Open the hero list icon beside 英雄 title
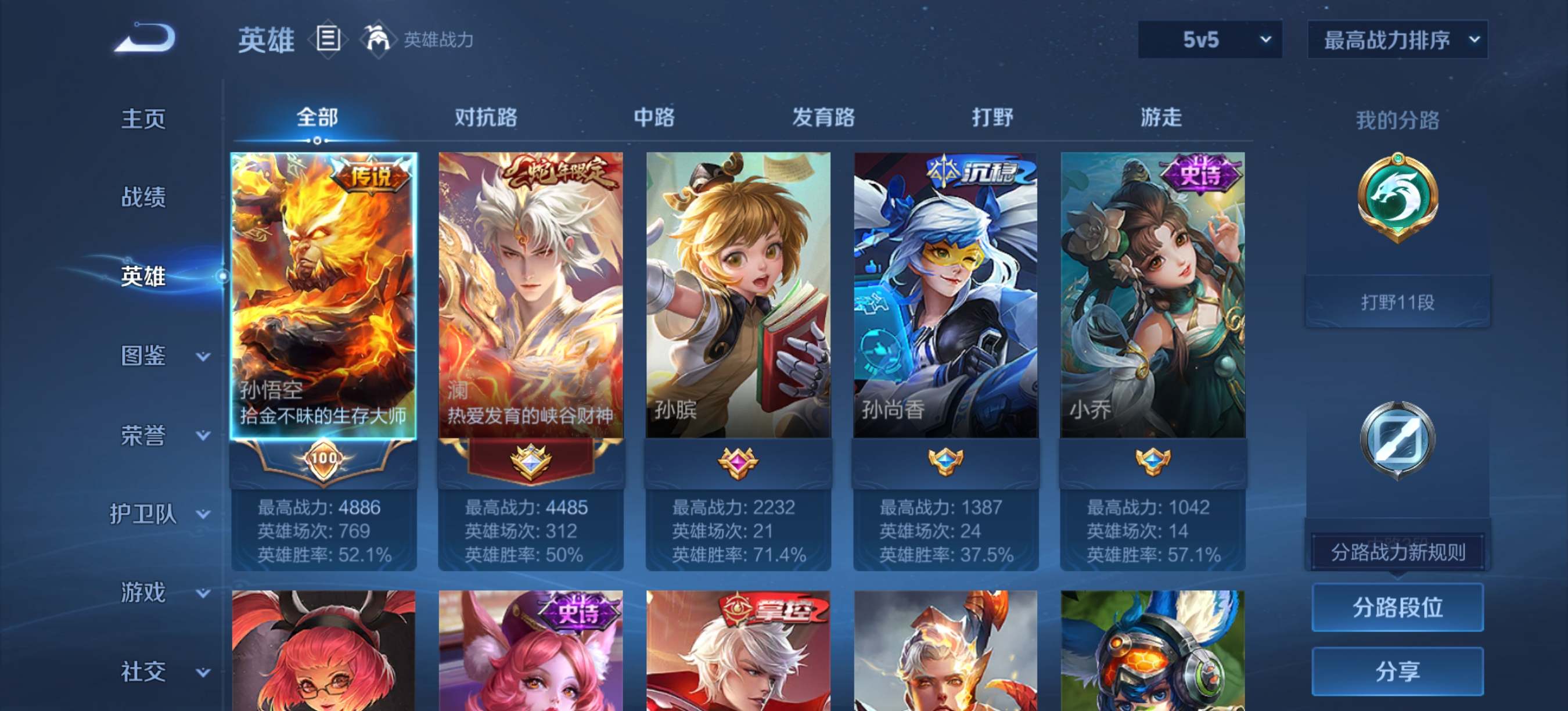Image resolution: width=1568 pixels, height=711 pixels. pos(329,39)
